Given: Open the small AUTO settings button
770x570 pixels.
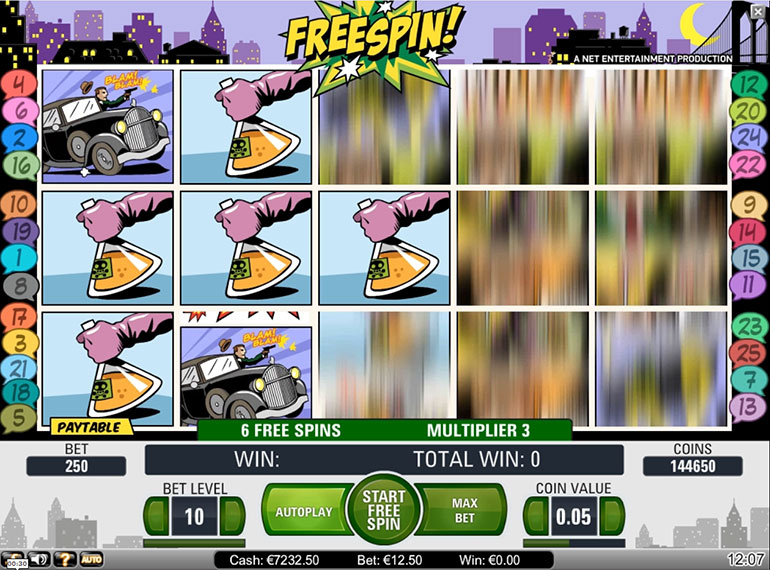Looking at the screenshot, I should pos(91,559).
